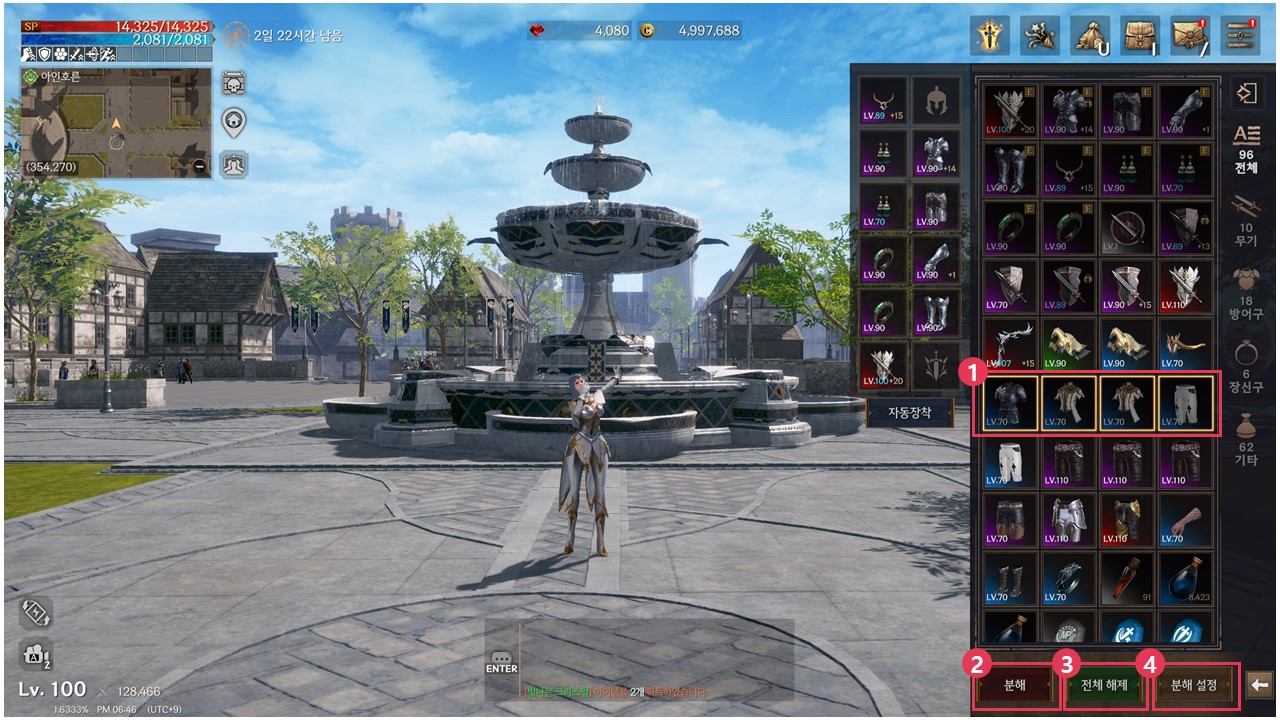Image resolution: width=1280 pixels, height=720 pixels.
Task: Select the red potion stack of 91
Action: pos(1129,577)
